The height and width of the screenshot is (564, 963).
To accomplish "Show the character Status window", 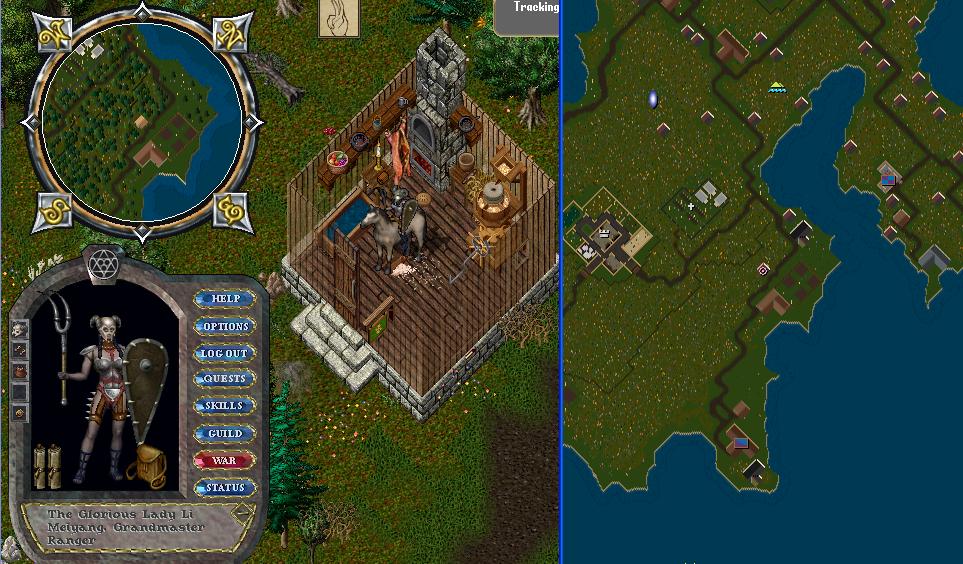I will click(x=225, y=488).
